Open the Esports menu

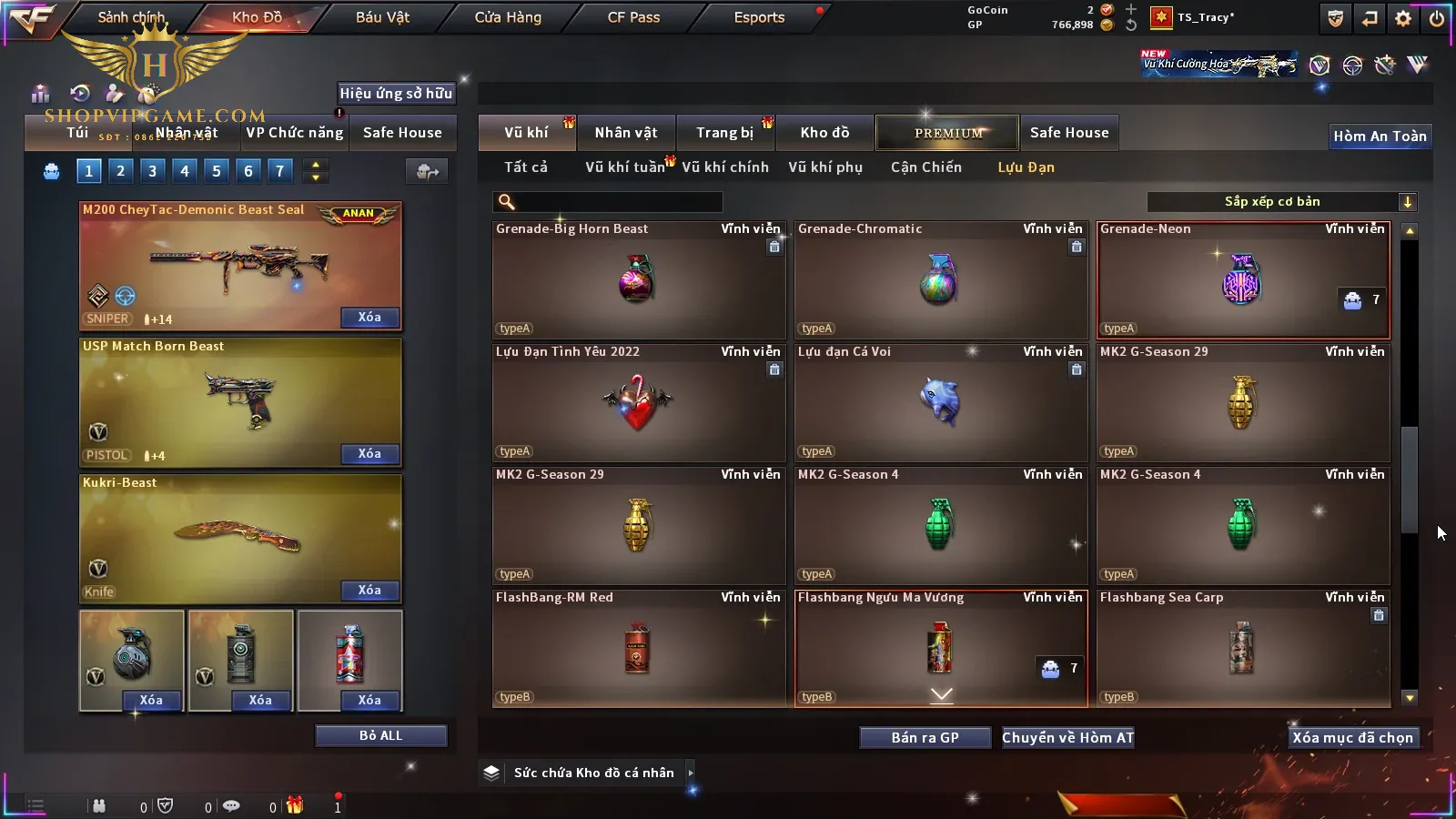click(x=759, y=17)
